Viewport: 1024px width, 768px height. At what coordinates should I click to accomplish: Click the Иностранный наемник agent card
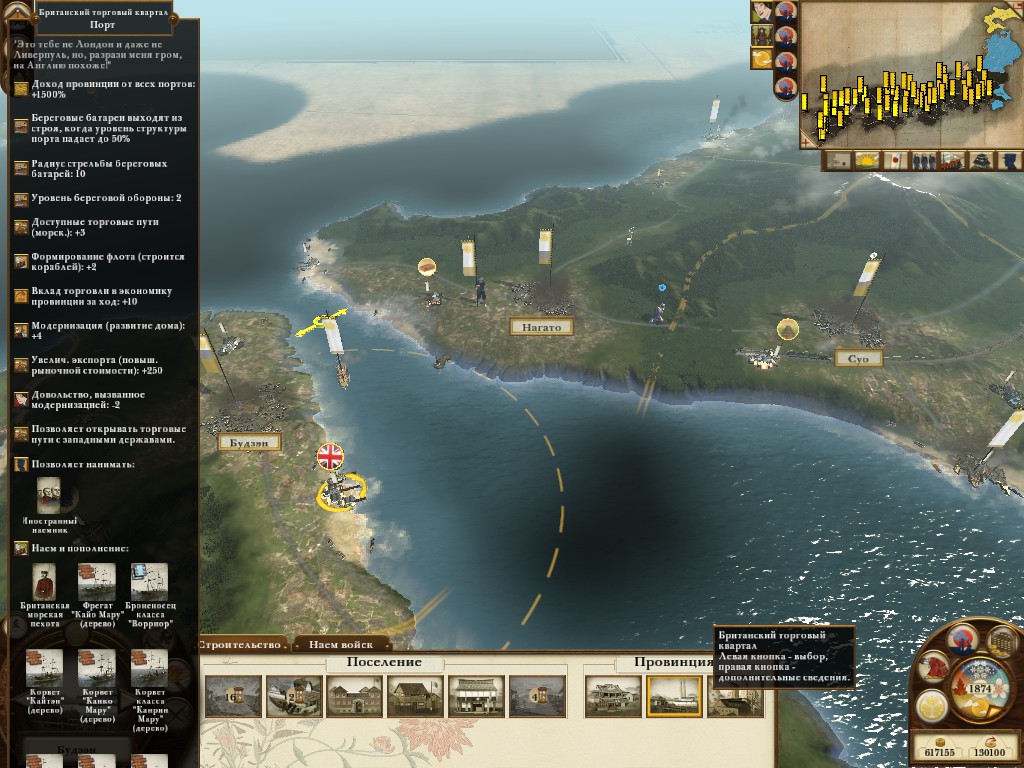(50, 496)
